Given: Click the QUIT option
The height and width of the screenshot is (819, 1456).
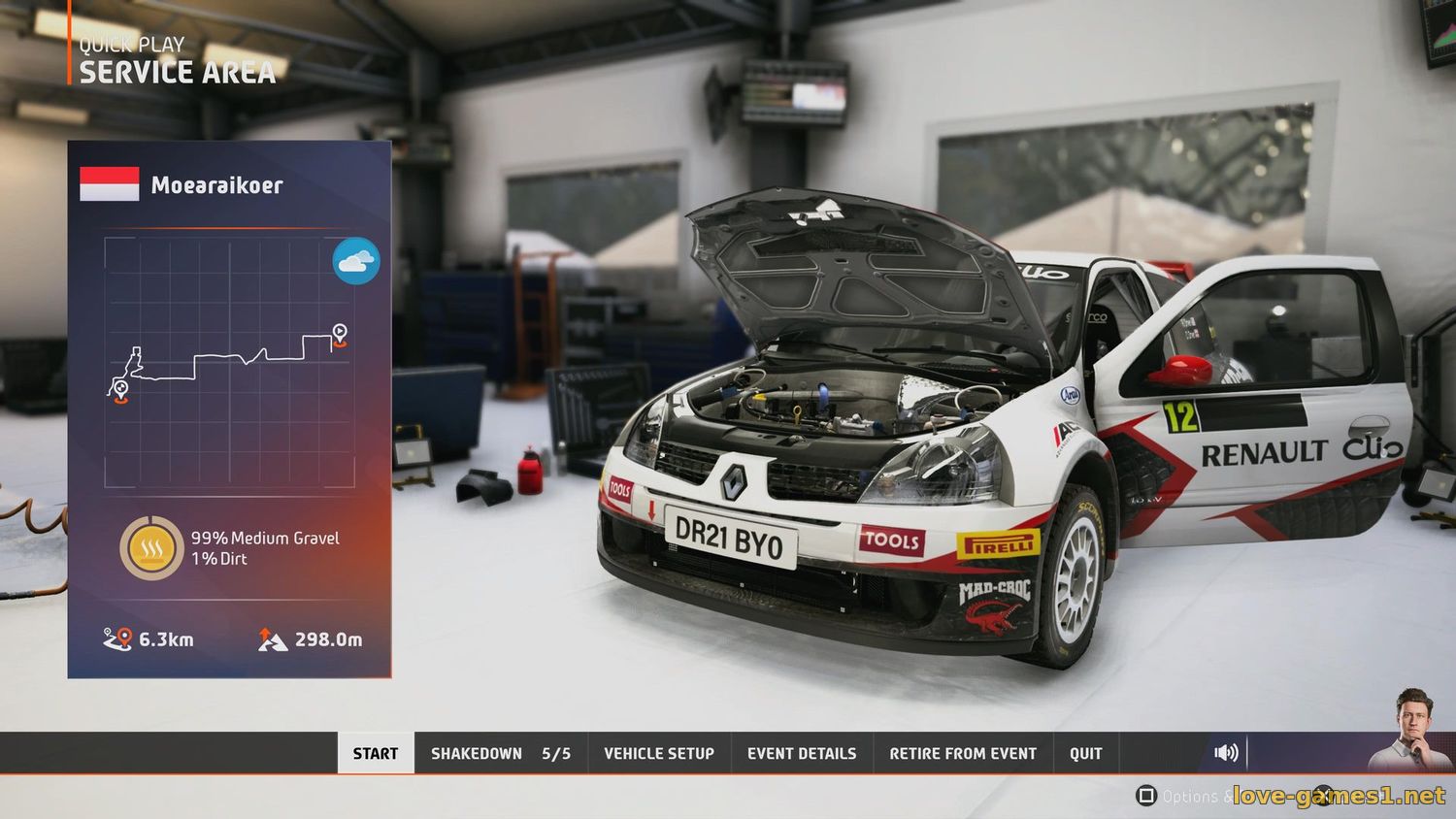Looking at the screenshot, I should coord(1085,753).
